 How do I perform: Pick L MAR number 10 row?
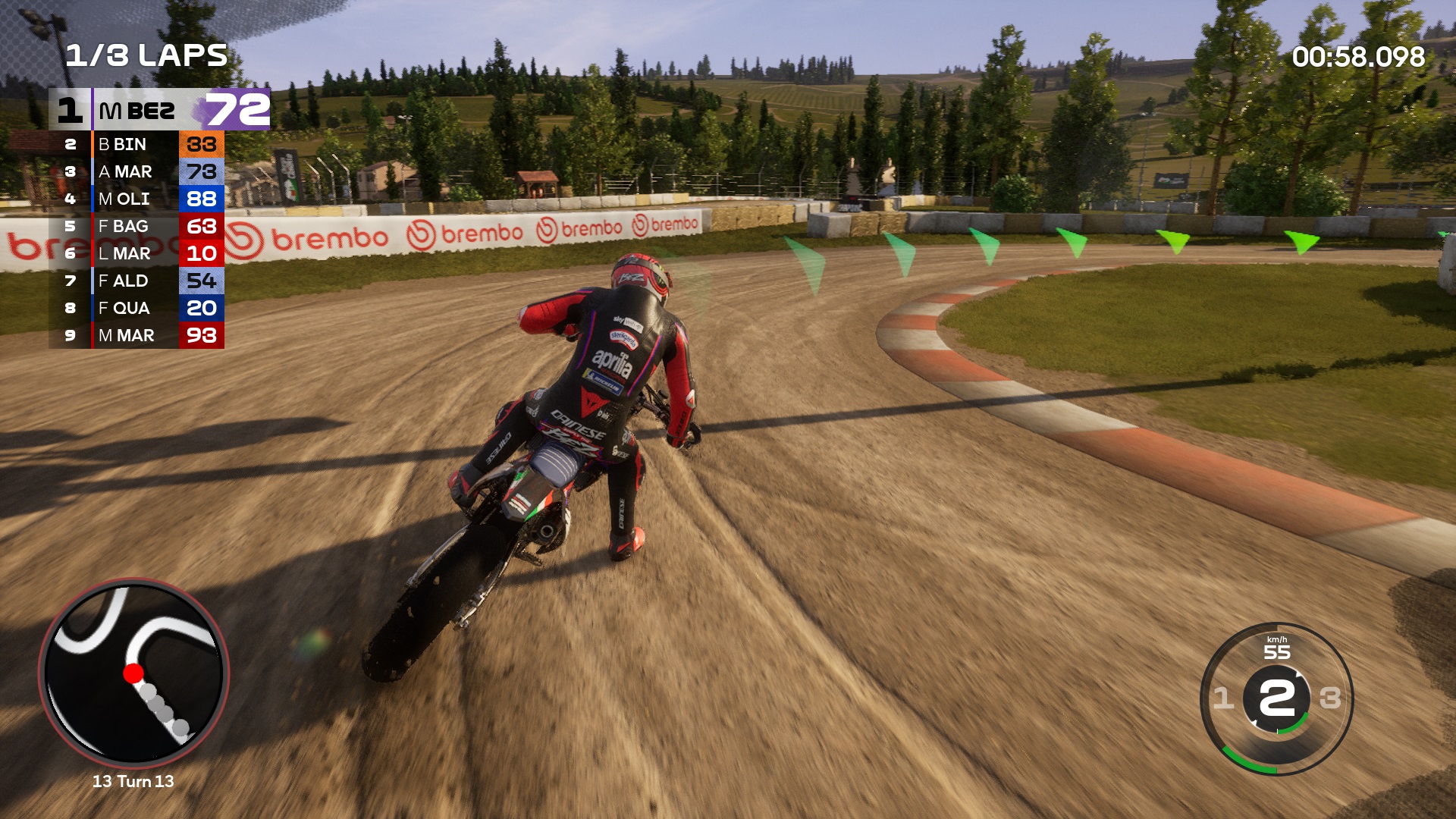(136, 253)
